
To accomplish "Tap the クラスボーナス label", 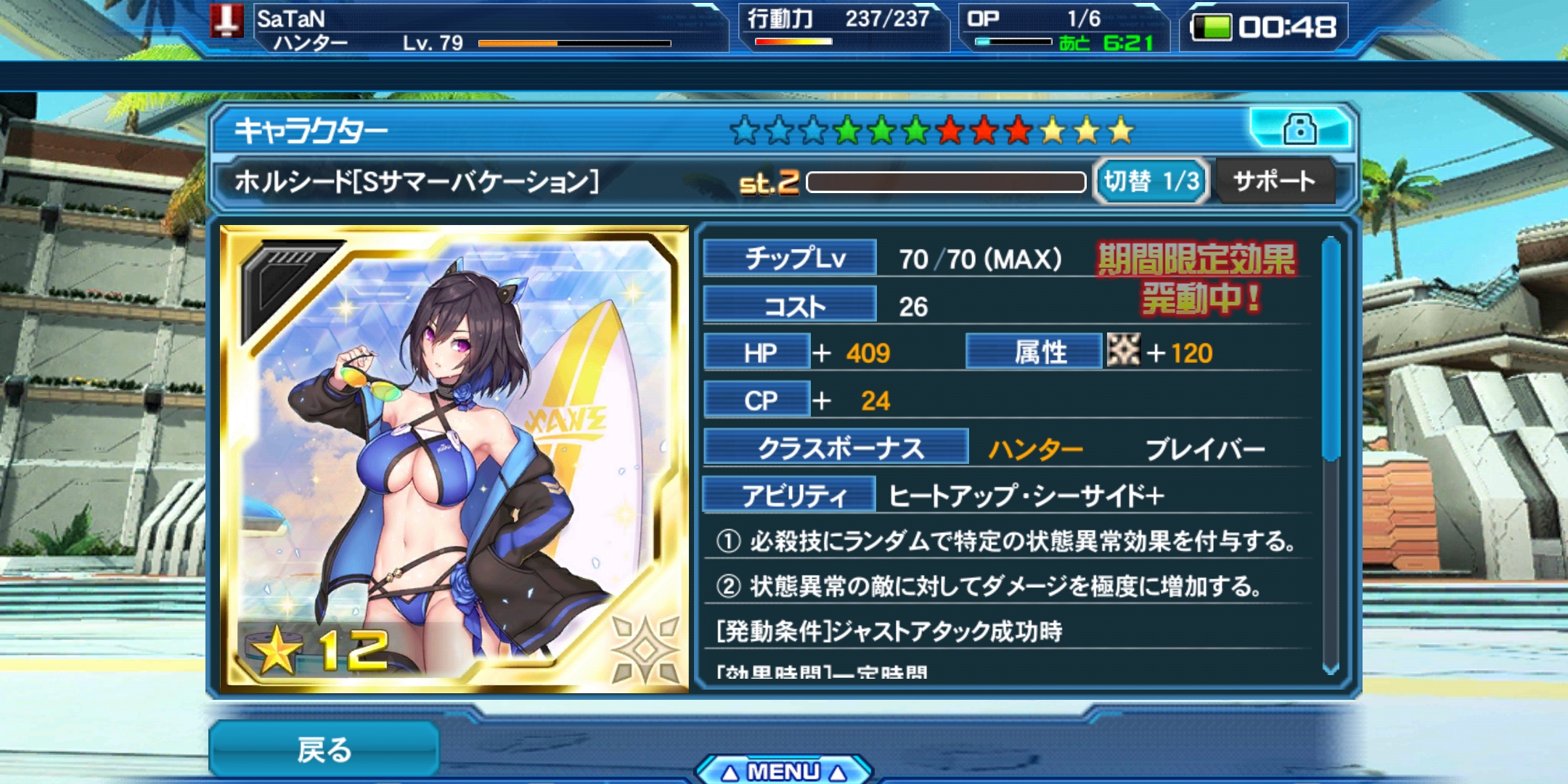I will (836, 449).
